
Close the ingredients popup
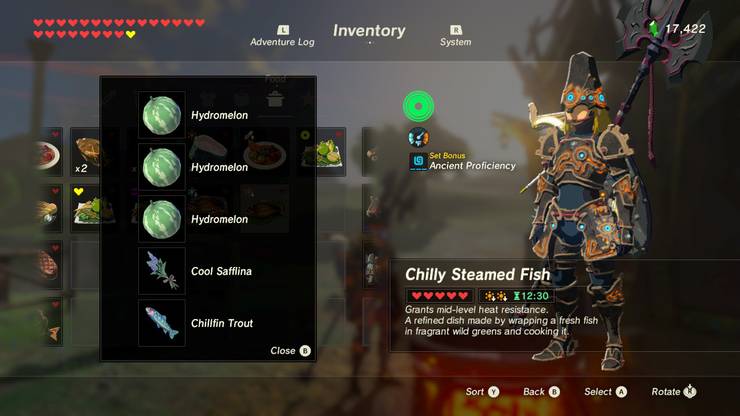pyautogui.click(x=290, y=351)
